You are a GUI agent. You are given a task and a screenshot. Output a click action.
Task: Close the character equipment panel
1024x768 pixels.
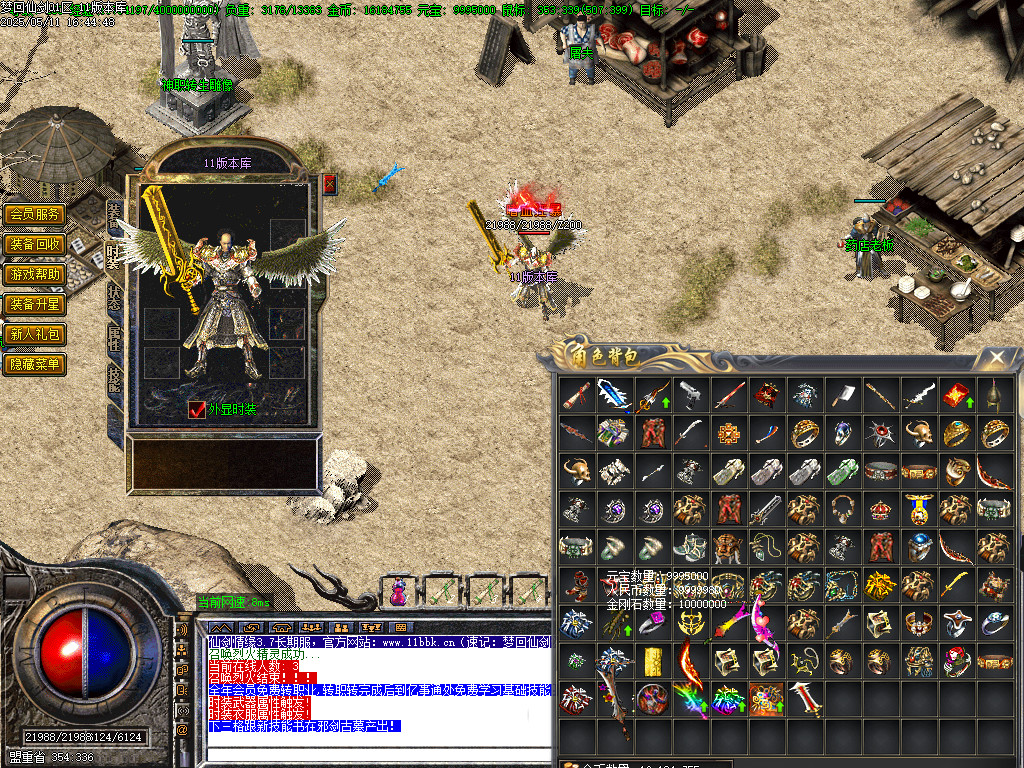tap(330, 184)
